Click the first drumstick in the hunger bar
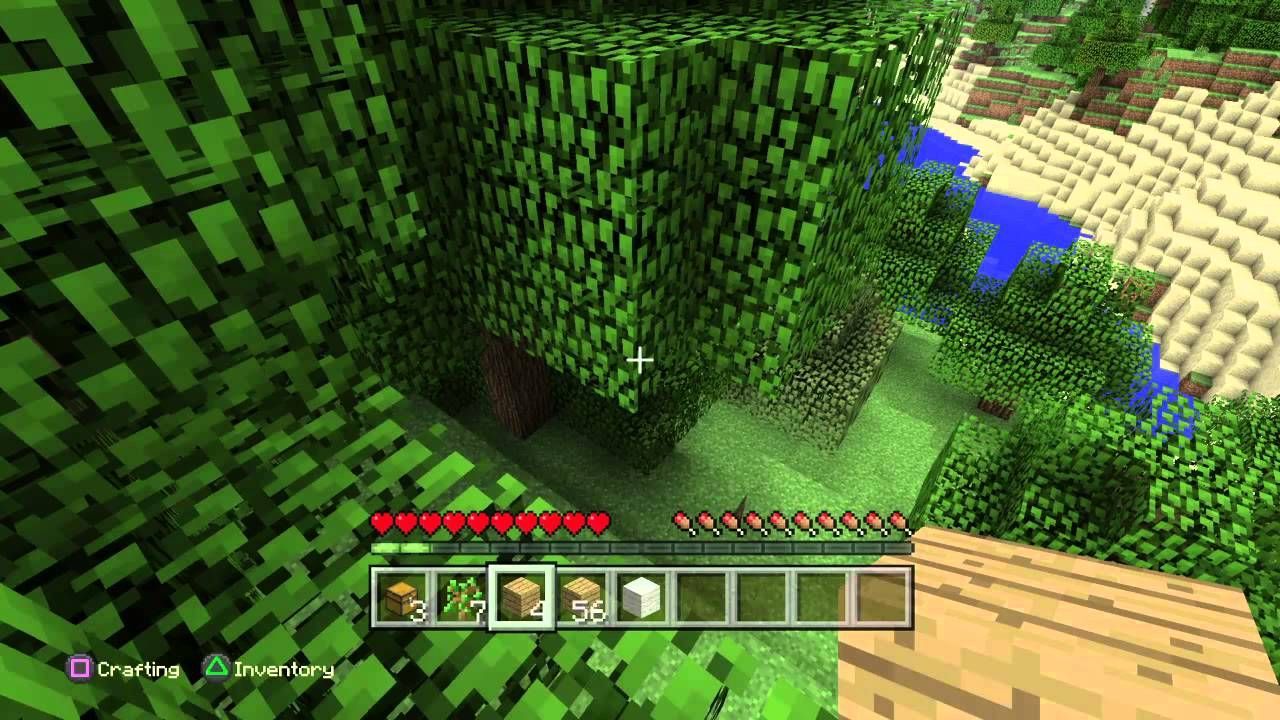 [x=682, y=521]
